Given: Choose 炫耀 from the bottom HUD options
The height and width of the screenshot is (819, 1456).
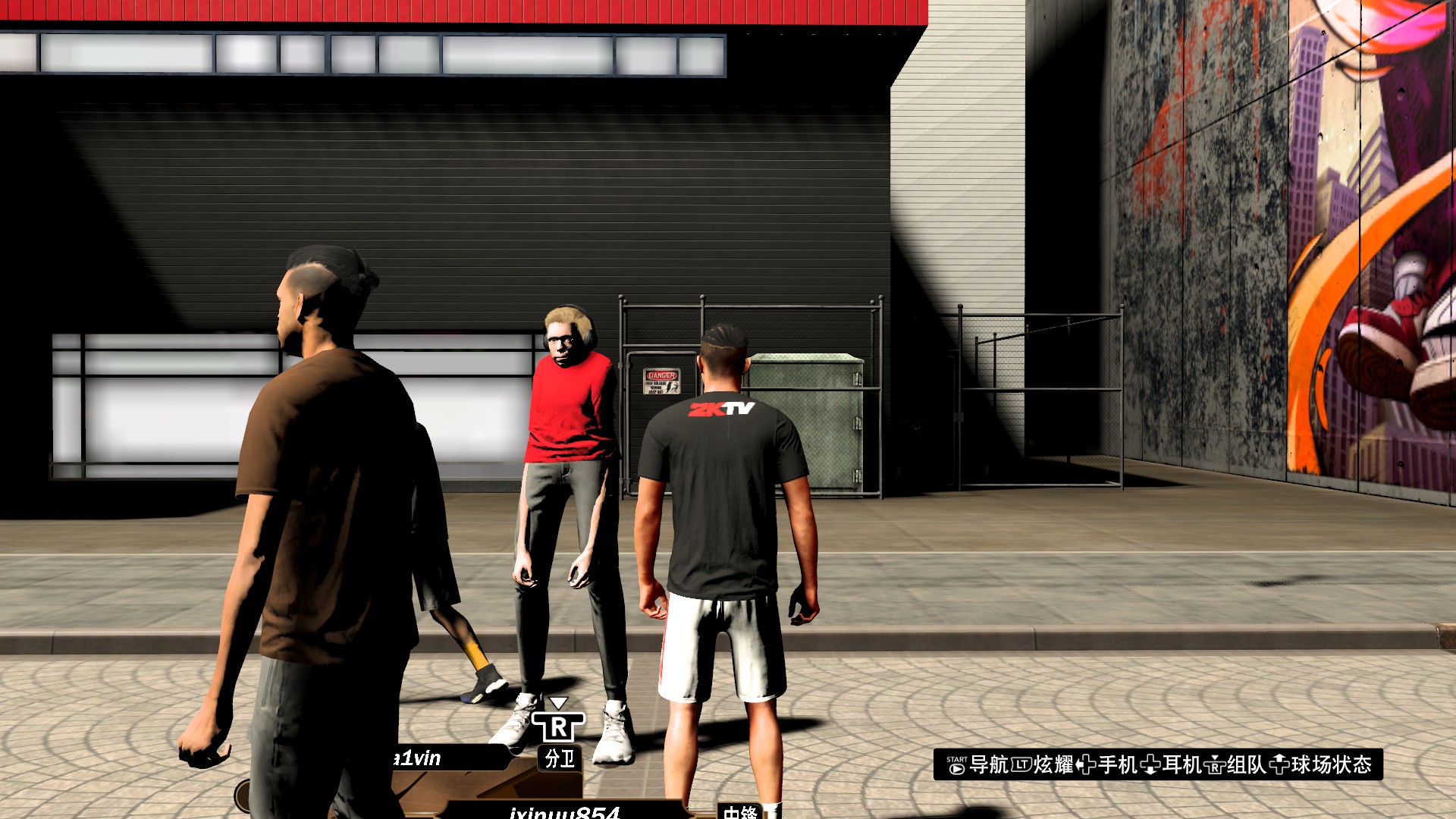Looking at the screenshot, I should click(1056, 765).
